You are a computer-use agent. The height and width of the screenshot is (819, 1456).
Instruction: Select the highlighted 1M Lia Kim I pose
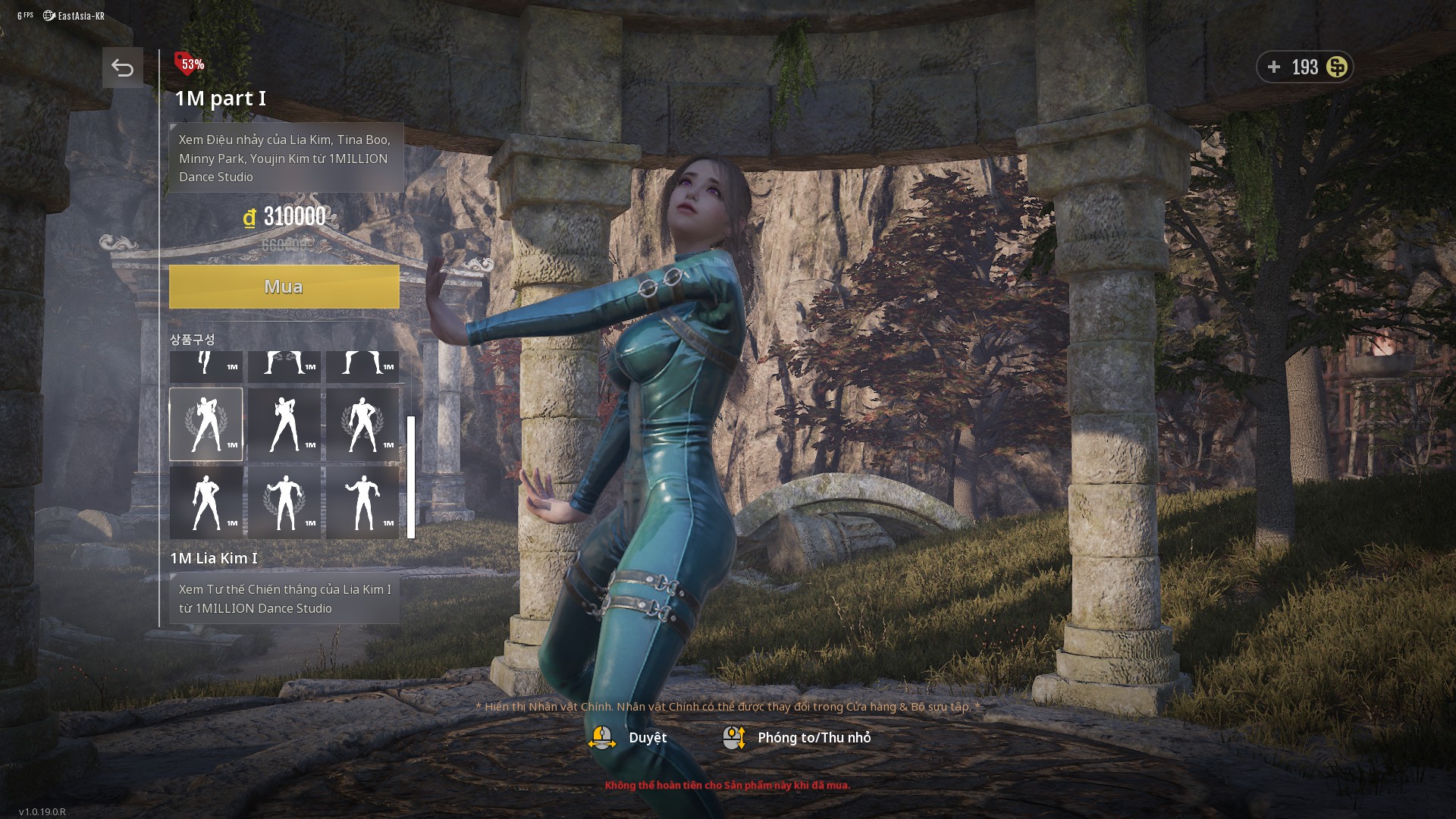206,425
